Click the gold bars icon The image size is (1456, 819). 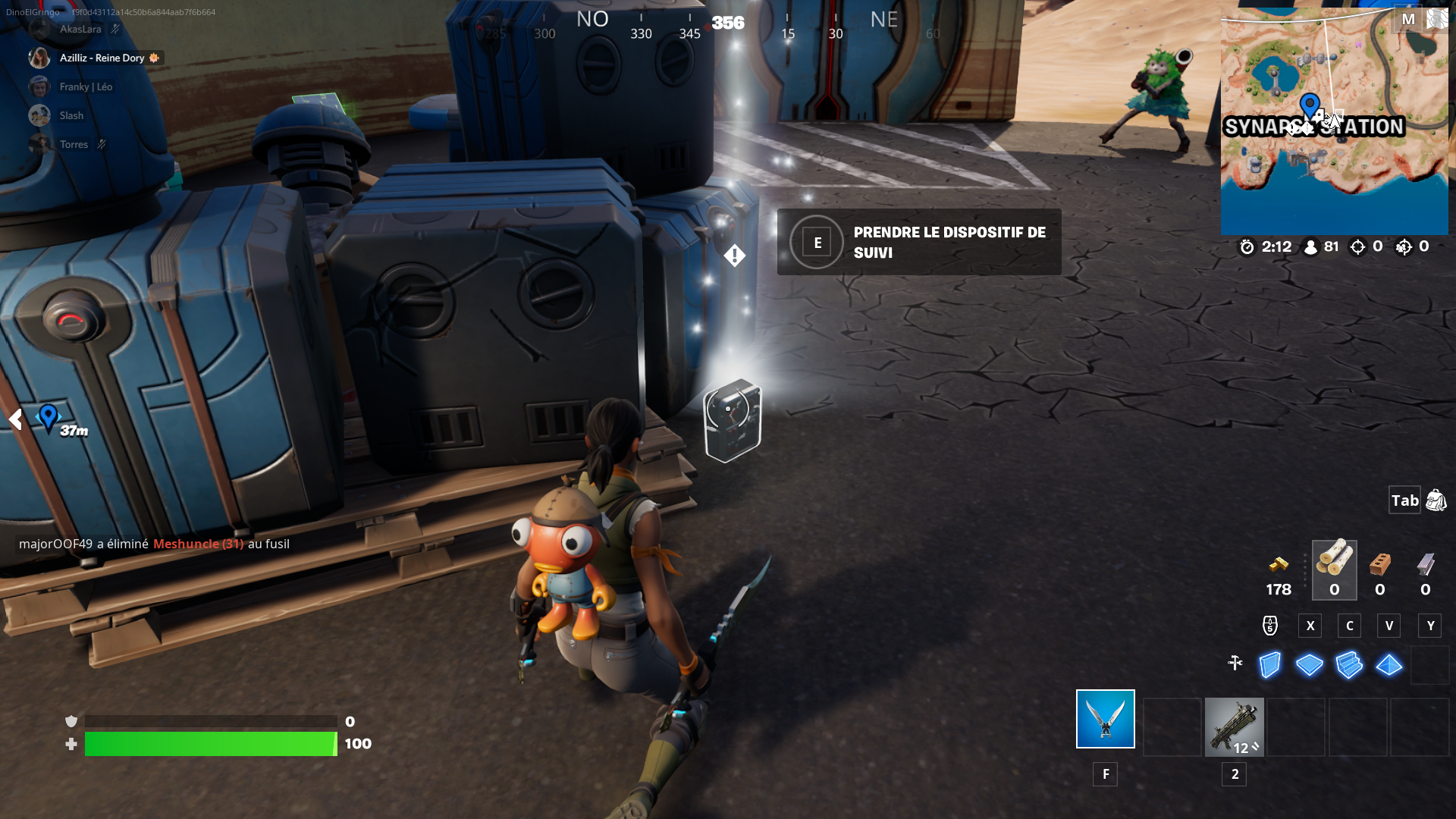[1278, 565]
